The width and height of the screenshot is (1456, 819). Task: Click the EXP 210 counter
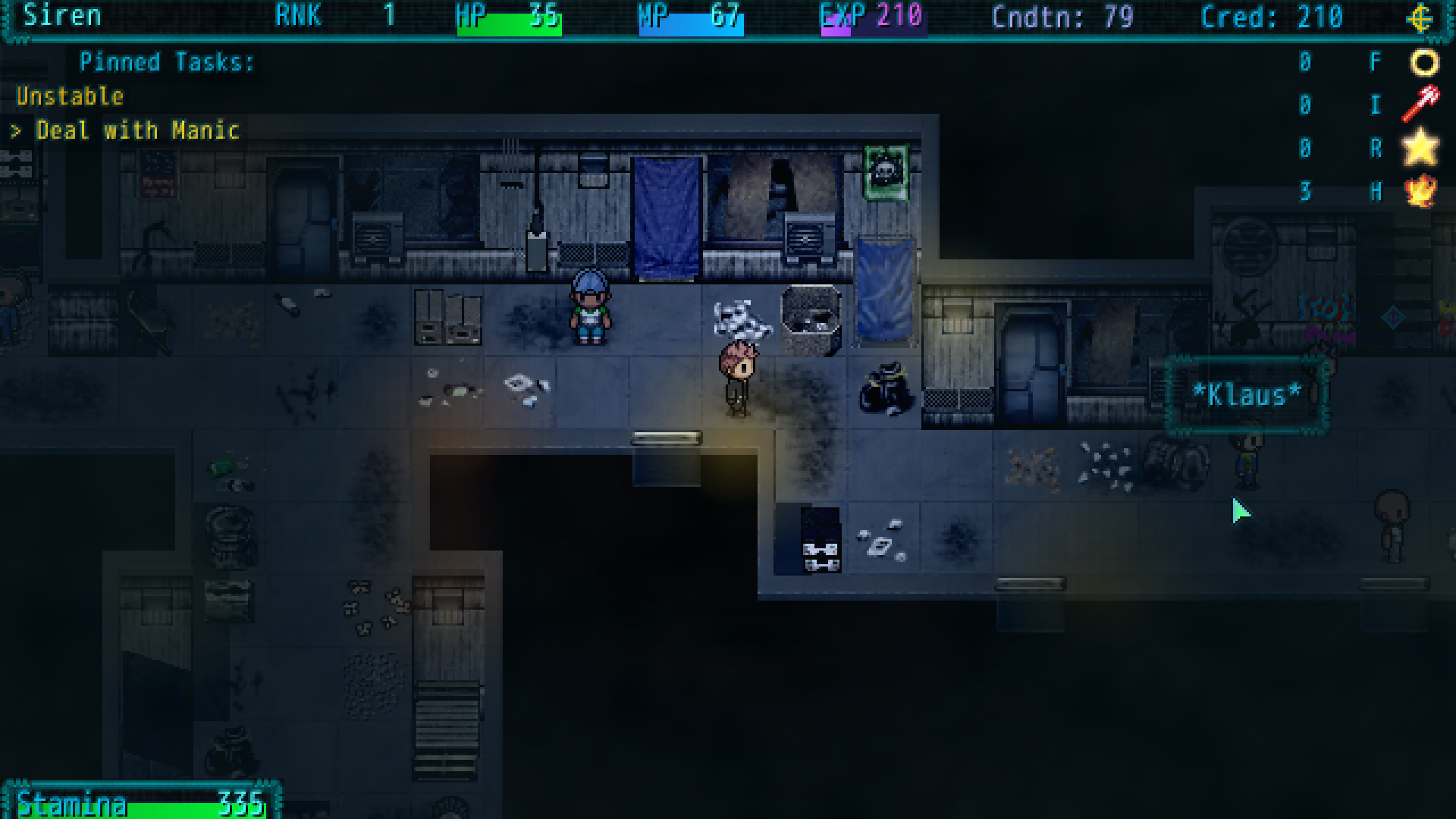[x=871, y=16]
